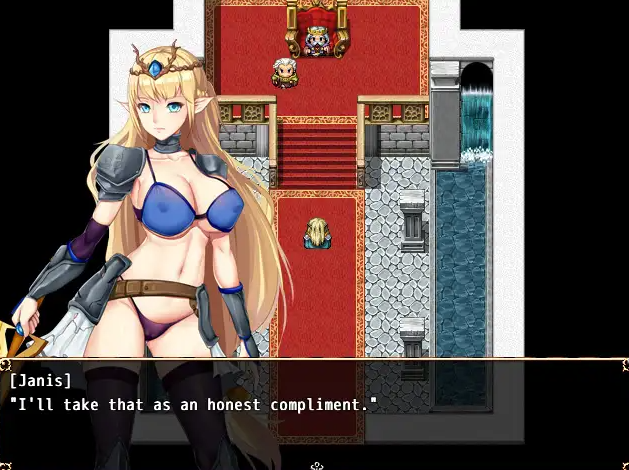The width and height of the screenshot is (629, 470).
Task: Click the continue arrow below the dialogue
Action: click(x=316, y=465)
